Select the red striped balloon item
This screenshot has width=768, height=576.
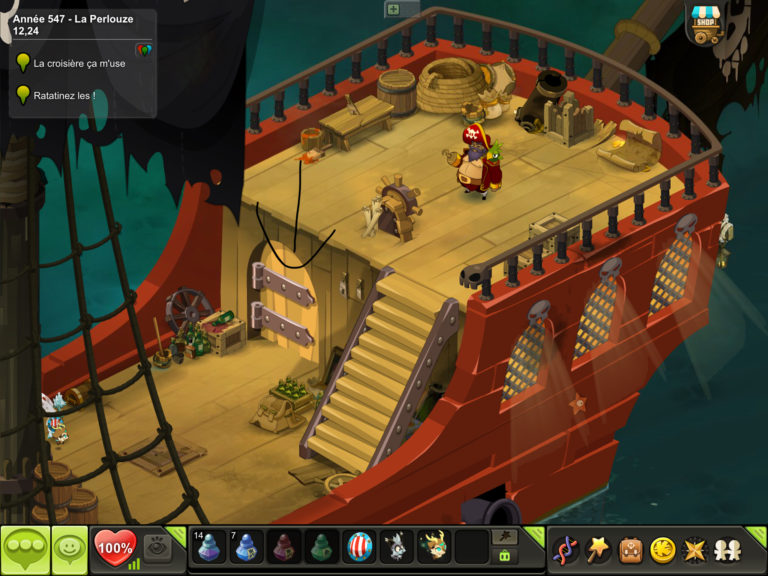click(x=360, y=548)
